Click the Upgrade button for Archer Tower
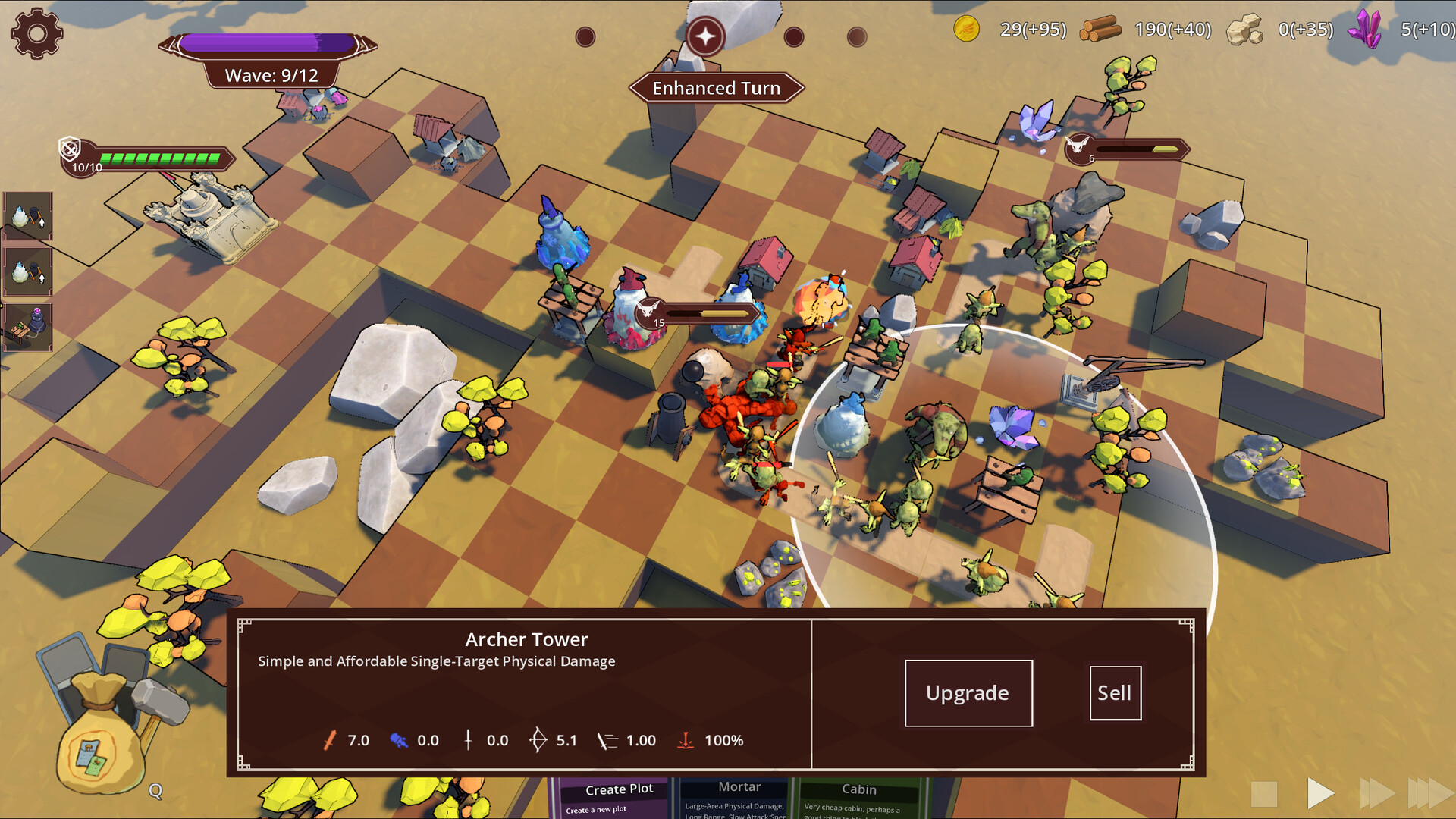 point(968,692)
